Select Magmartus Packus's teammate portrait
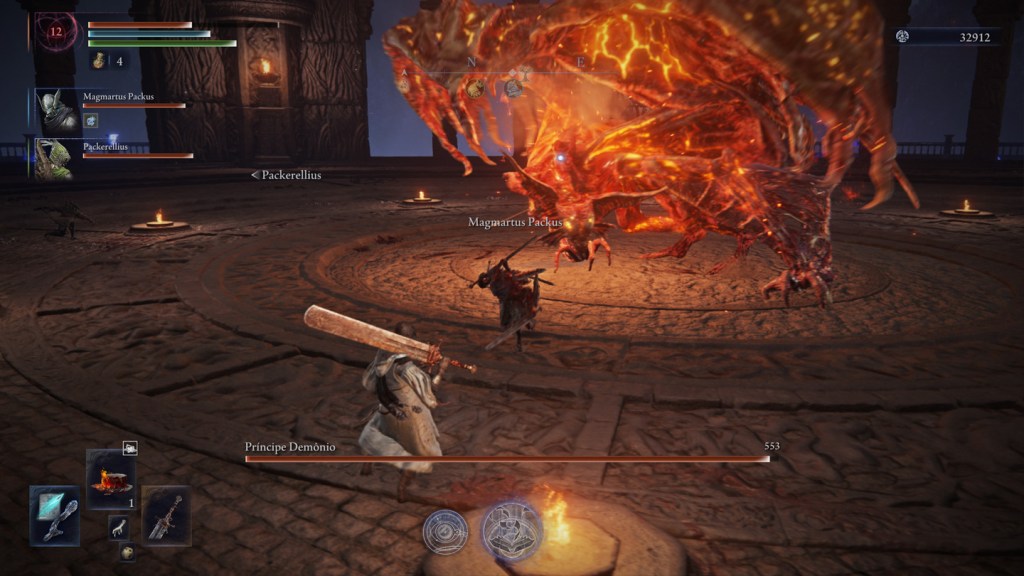Image resolution: width=1024 pixels, height=576 pixels. (x=57, y=110)
